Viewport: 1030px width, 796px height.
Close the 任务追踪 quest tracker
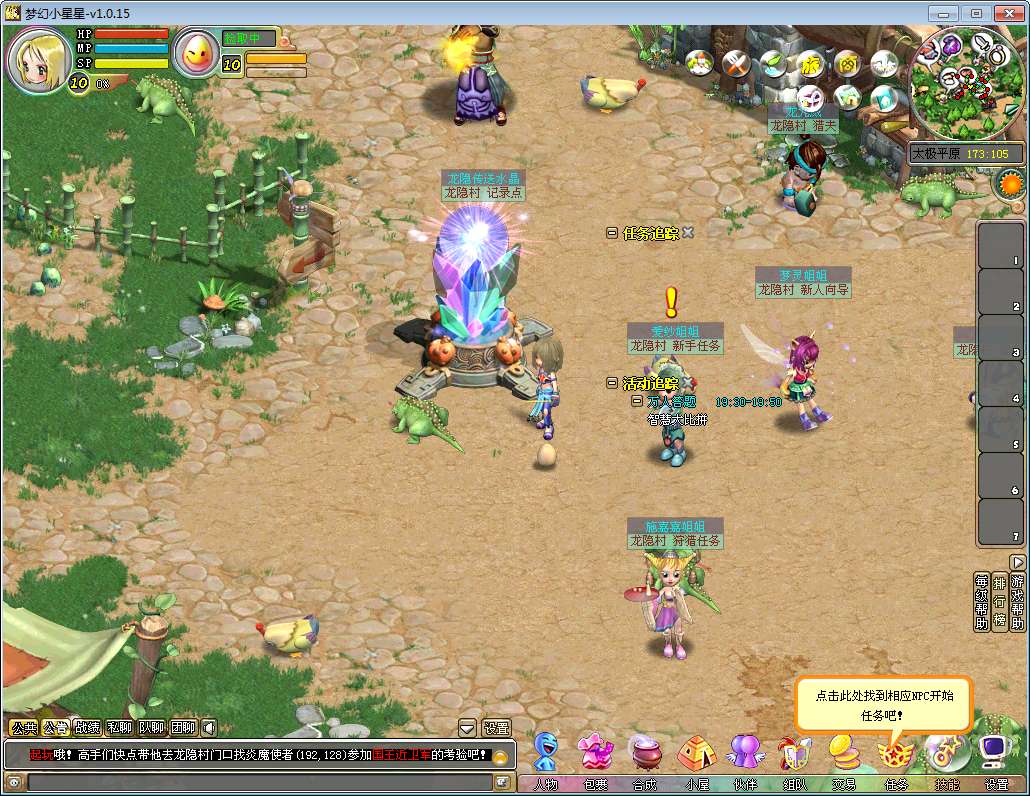pyautogui.click(x=688, y=232)
